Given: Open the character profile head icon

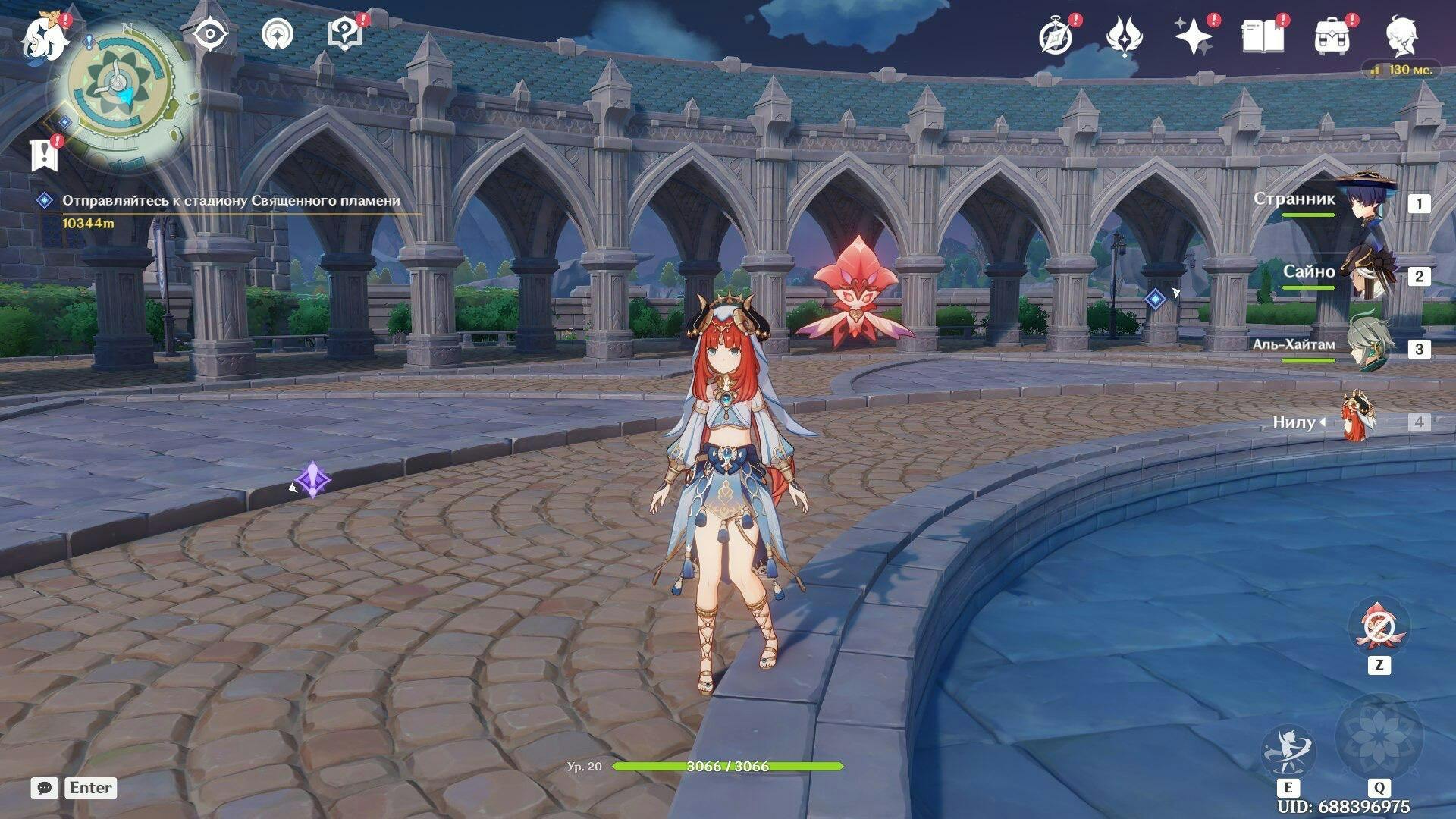Looking at the screenshot, I should [1401, 36].
